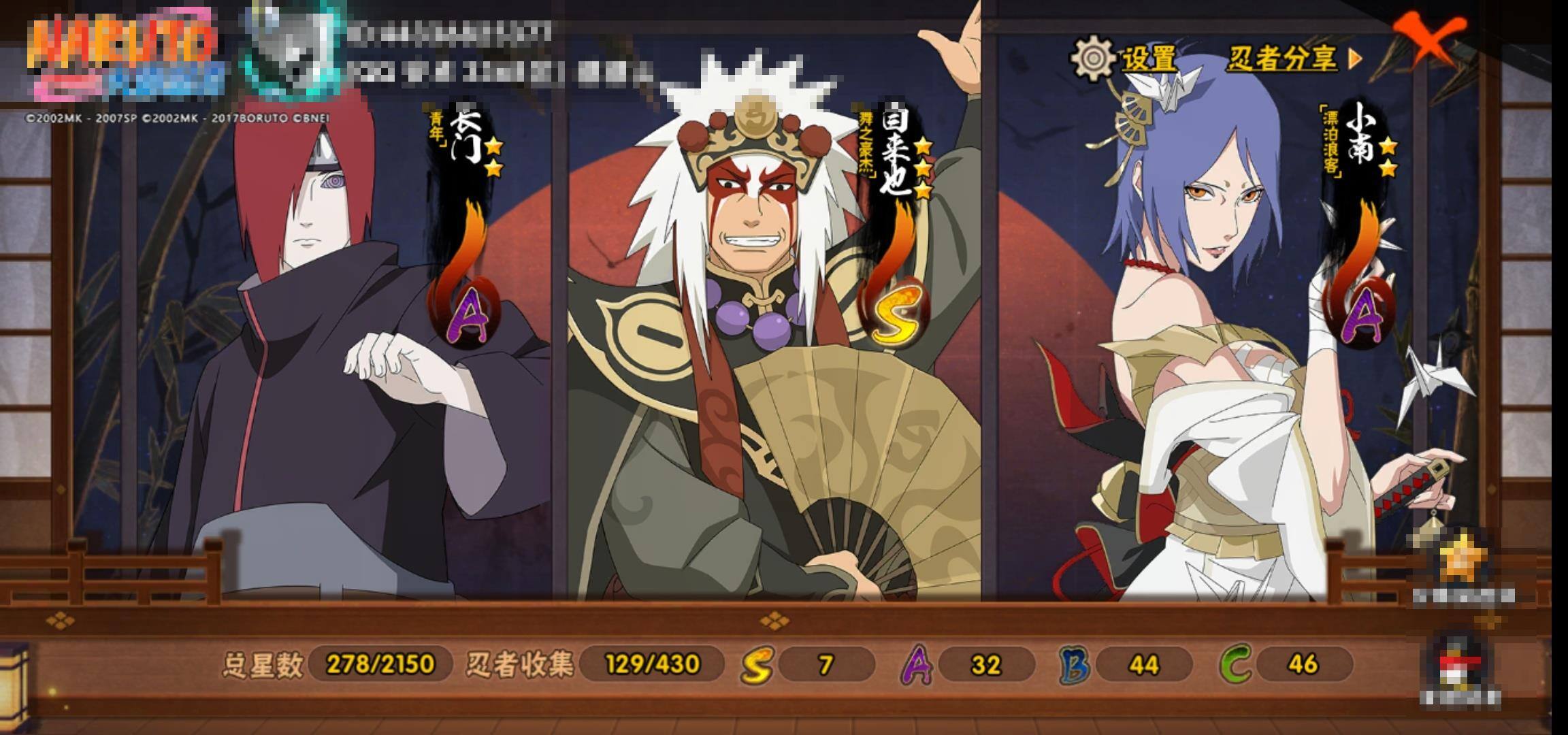
Task: Tap the red-and-white figure icon
Action: point(1460,665)
